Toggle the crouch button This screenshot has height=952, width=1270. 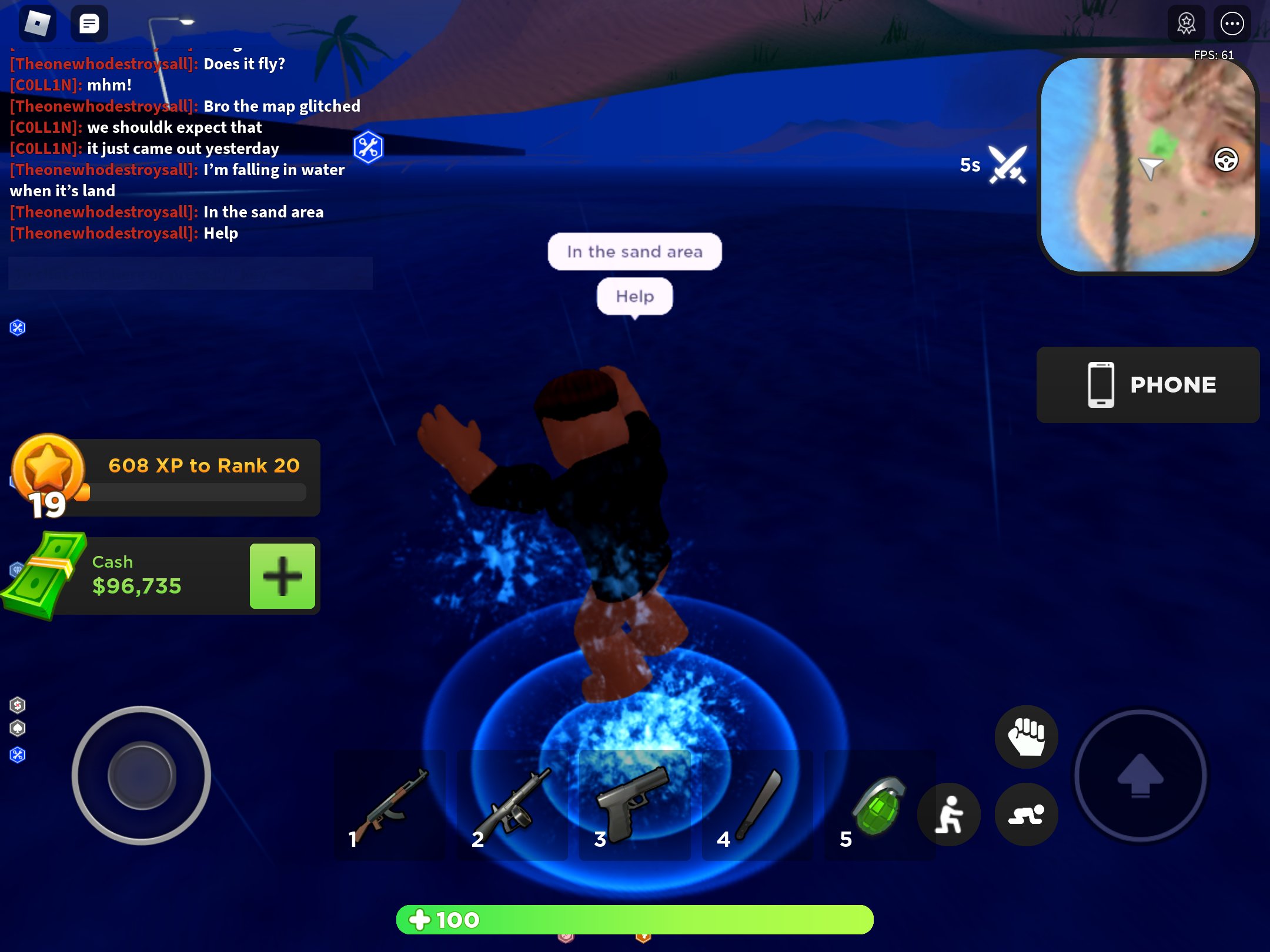(1026, 815)
